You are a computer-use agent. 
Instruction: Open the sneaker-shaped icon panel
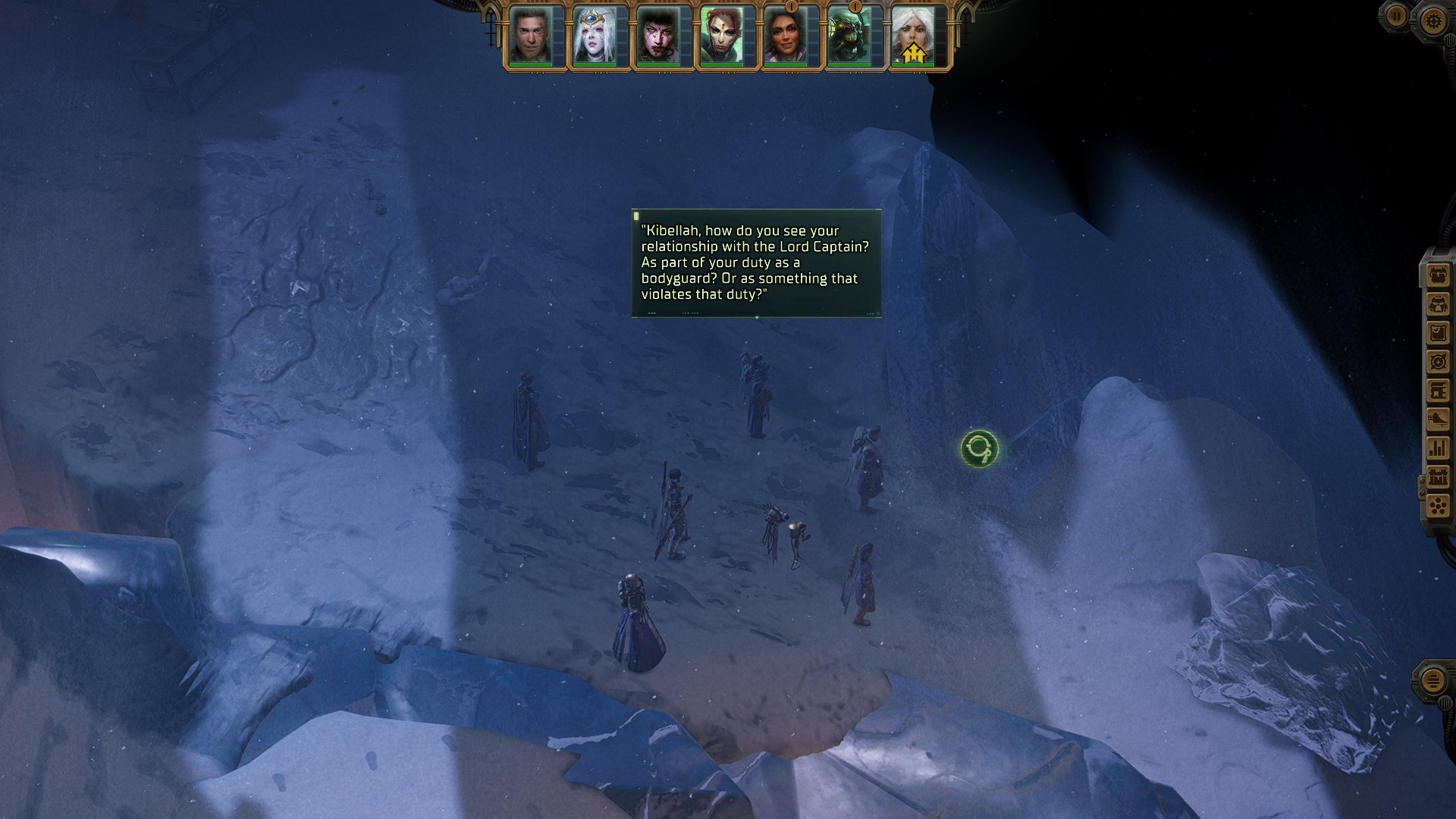pyautogui.click(x=1438, y=419)
